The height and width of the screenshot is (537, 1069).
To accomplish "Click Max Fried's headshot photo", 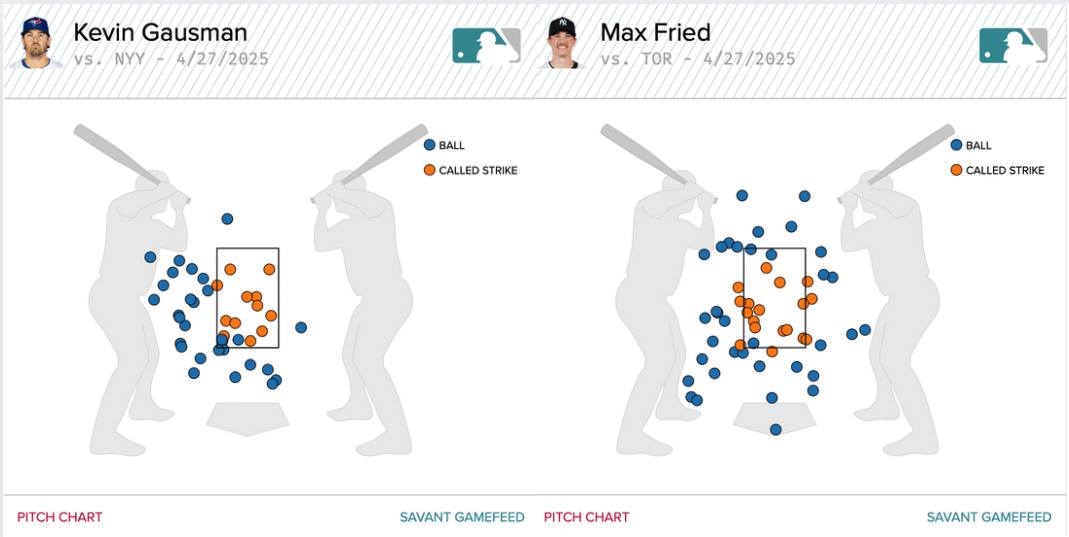I will pos(563,44).
